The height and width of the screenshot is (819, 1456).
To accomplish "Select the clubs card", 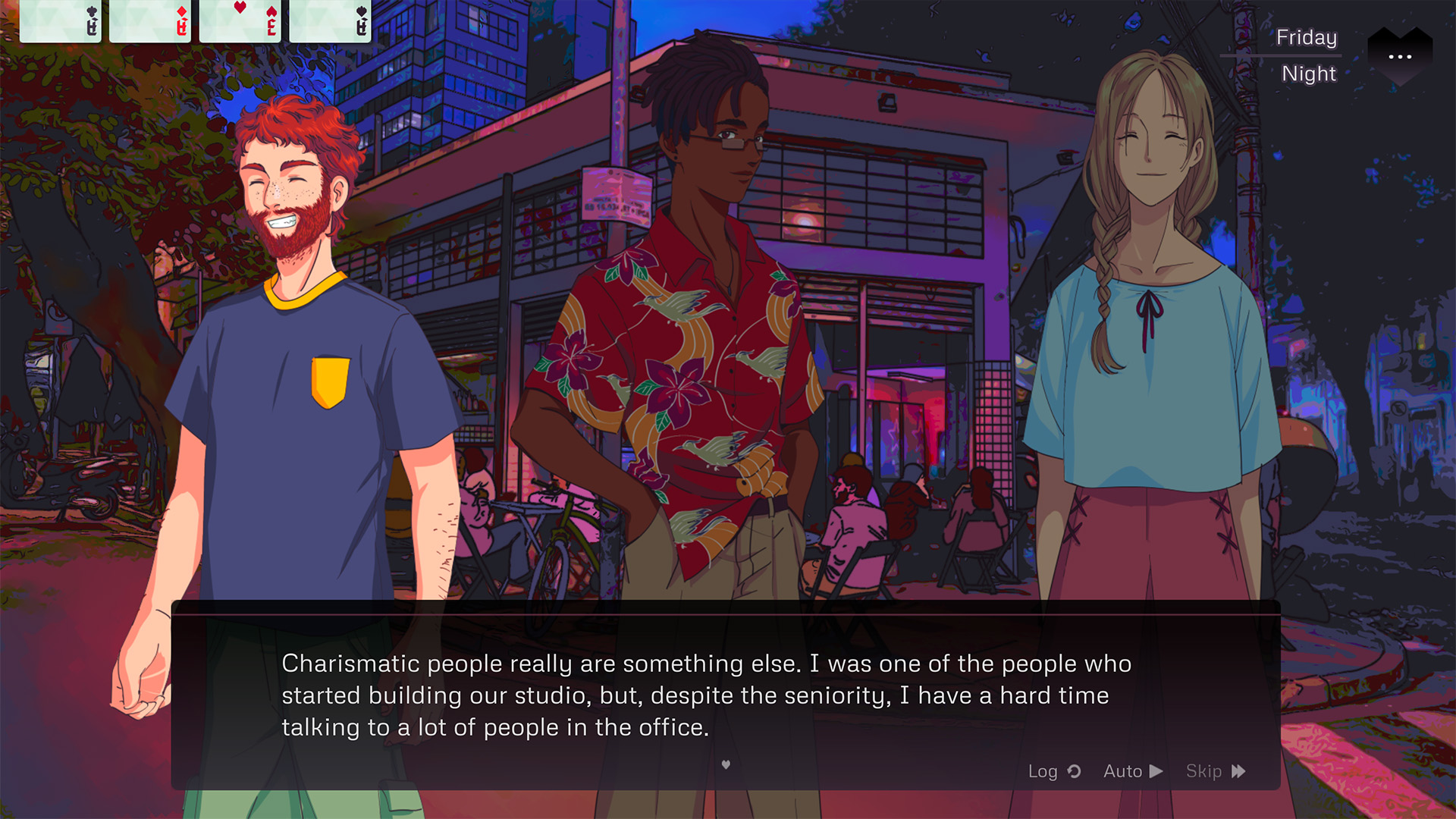I will pyautogui.click(x=61, y=21).
